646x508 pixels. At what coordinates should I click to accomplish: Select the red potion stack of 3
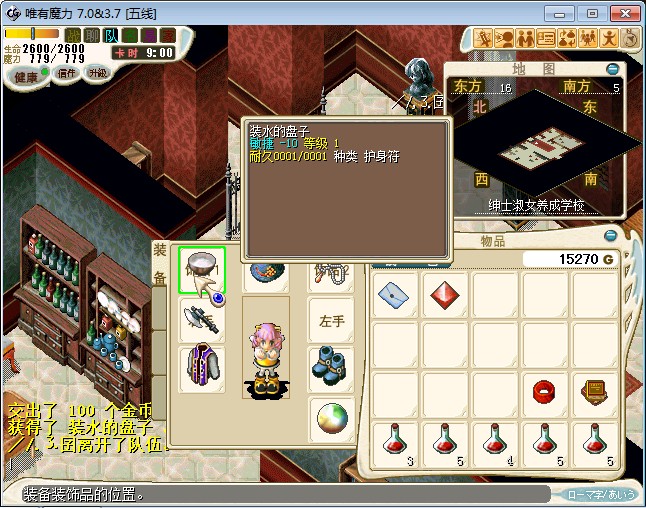click(395, 441)
